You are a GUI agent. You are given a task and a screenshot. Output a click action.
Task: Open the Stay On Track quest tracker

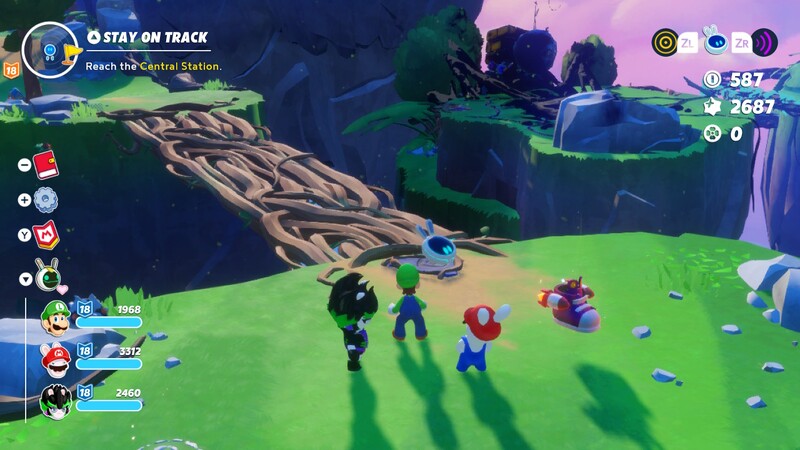147,38
